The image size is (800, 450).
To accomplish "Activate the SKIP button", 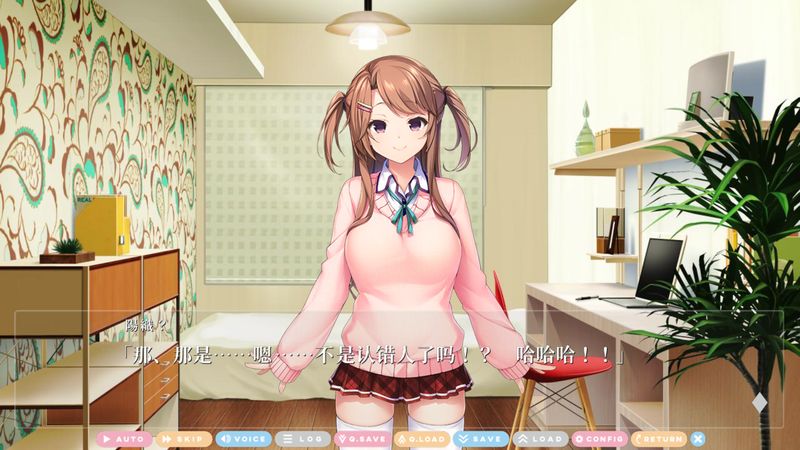I will 182,439.
